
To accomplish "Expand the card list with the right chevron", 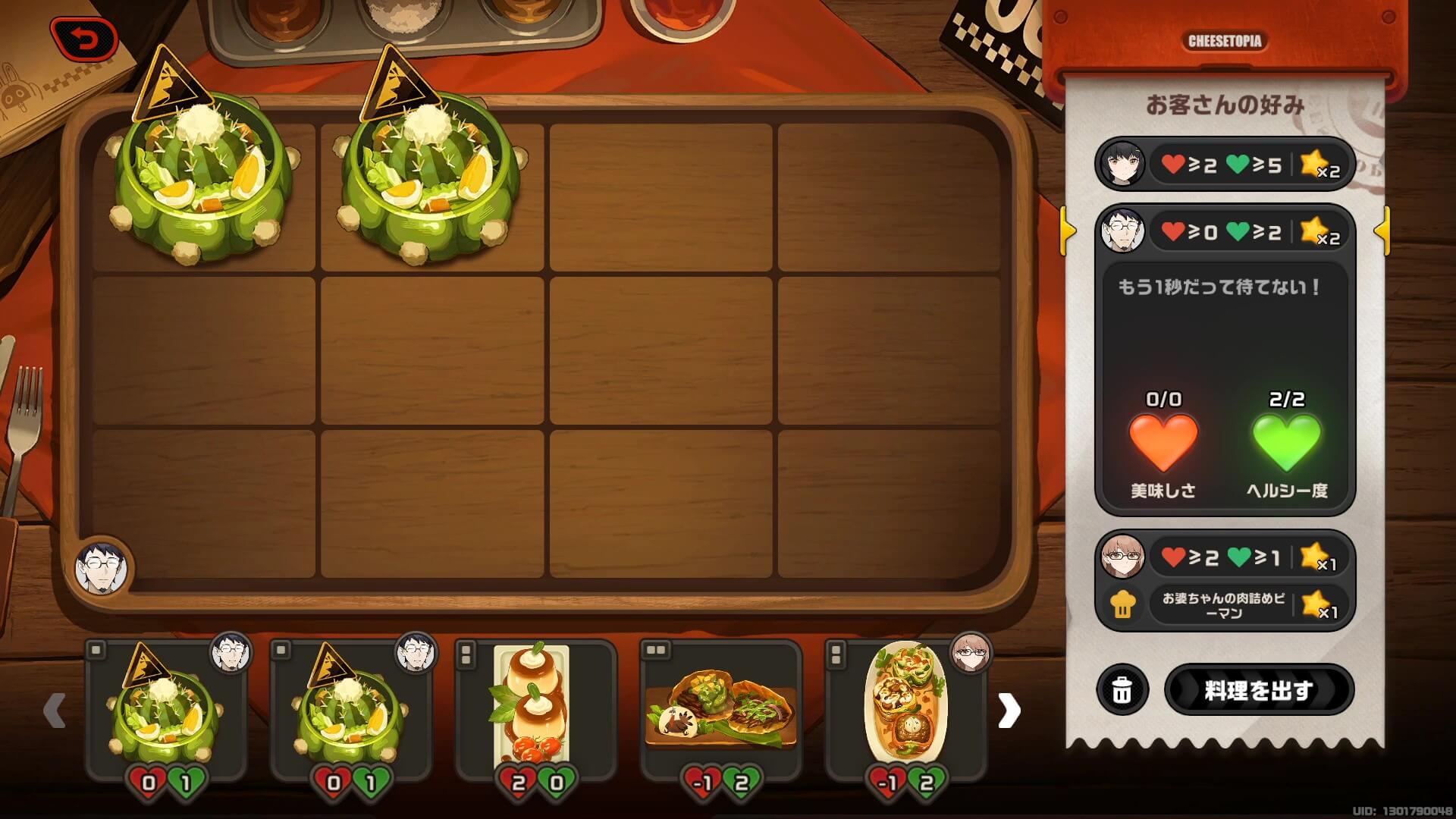I will tap(1009, 709).
